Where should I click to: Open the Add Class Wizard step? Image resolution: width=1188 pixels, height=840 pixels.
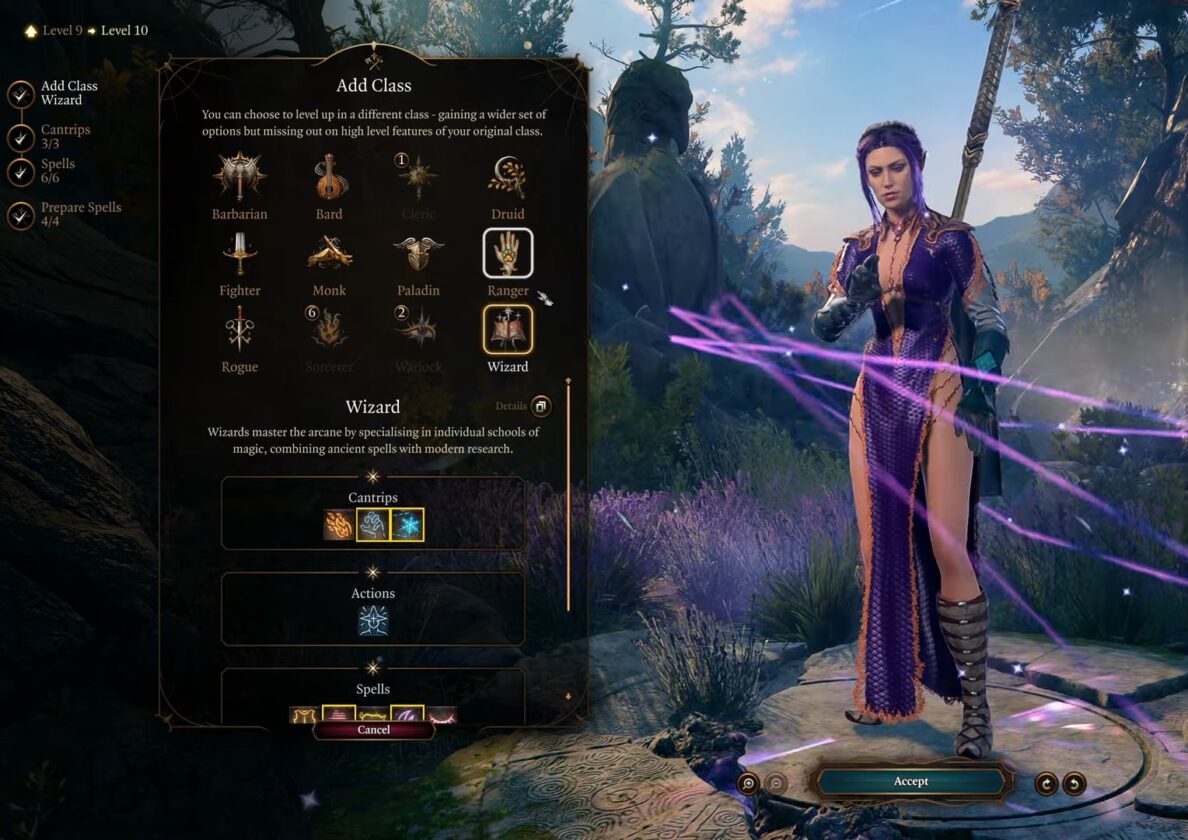pos(21,94)
